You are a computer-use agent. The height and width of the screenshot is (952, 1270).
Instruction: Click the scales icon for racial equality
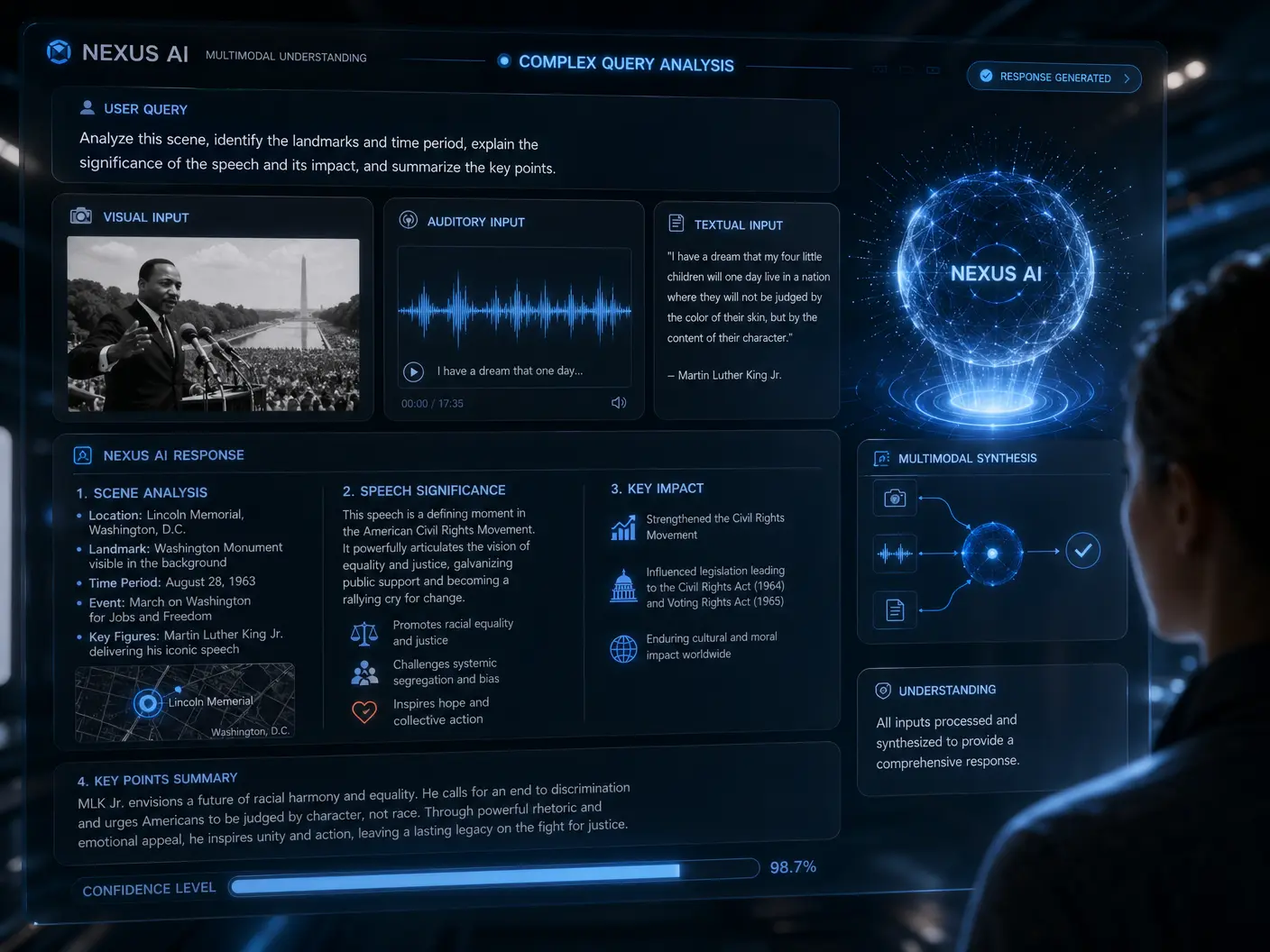click(364, 633)
